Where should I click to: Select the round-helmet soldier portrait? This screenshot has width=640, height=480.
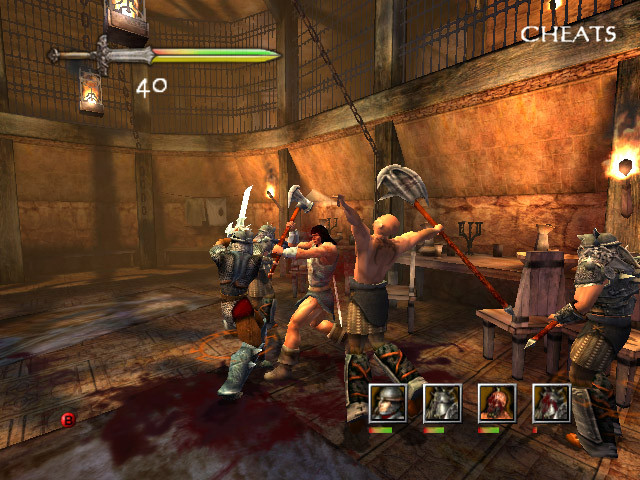[388, 403]
